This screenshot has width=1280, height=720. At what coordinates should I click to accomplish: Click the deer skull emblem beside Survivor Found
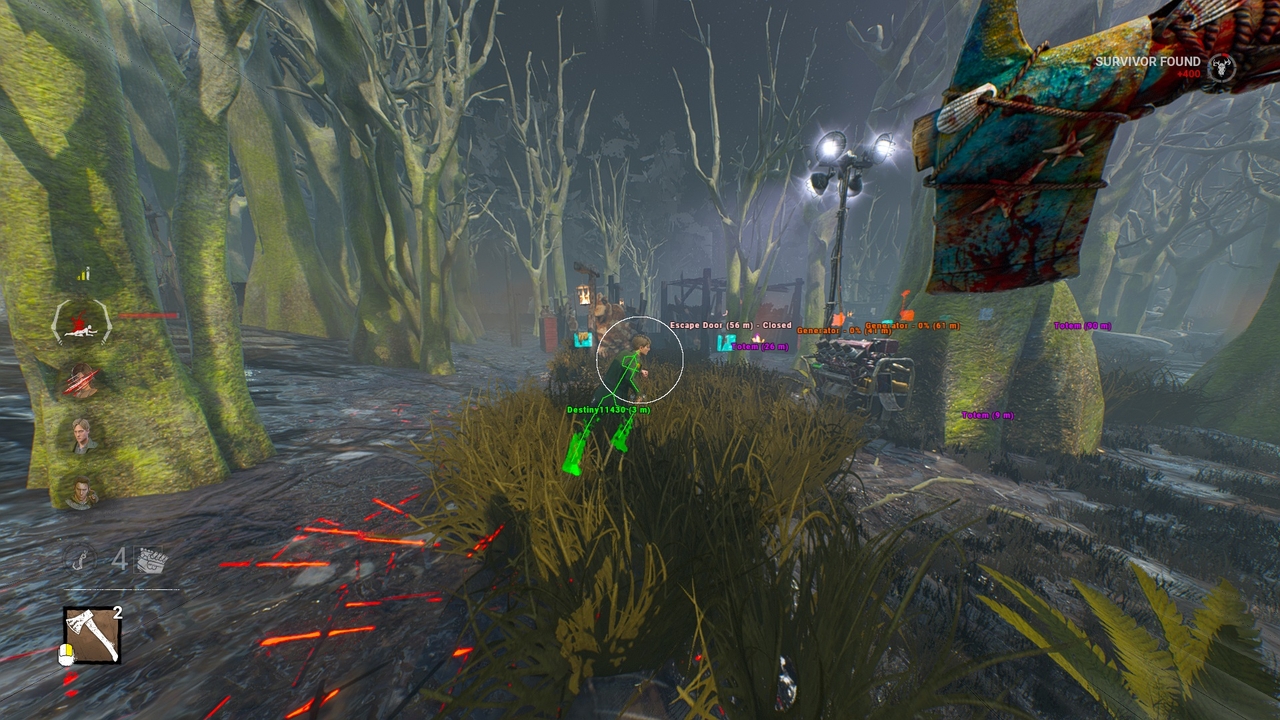pyautogui.click(x=1222, y=67)
